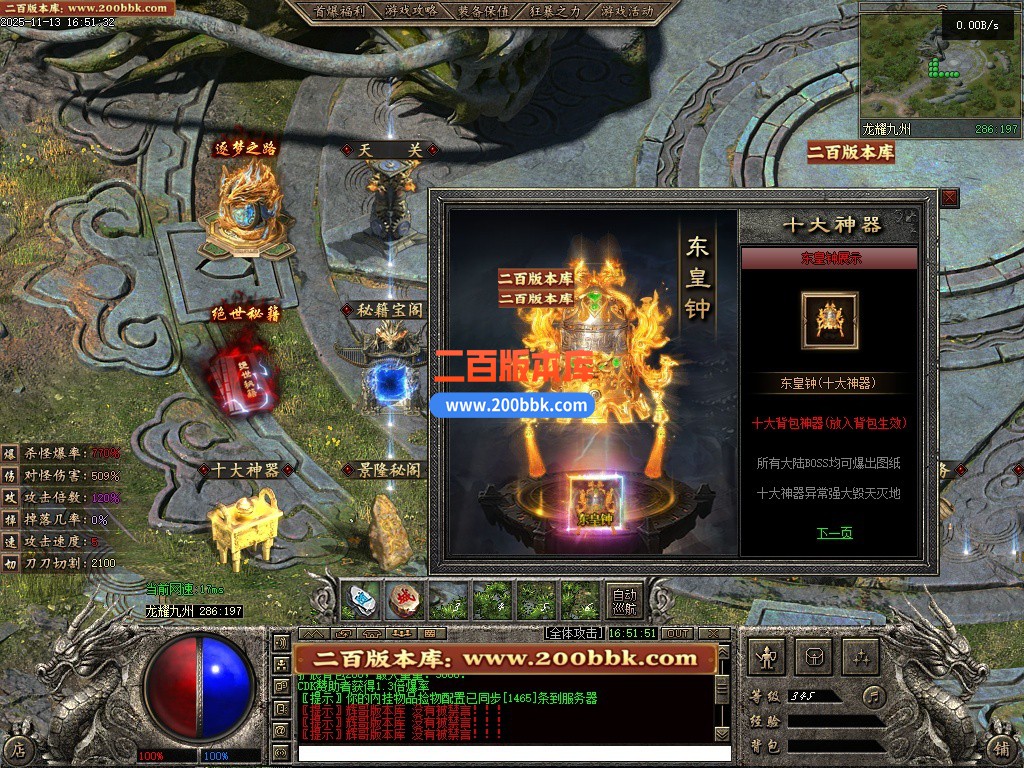The image size is (1024, 768).
Task: Go to next page via 下一页
Action: click(x=834, y=533)
